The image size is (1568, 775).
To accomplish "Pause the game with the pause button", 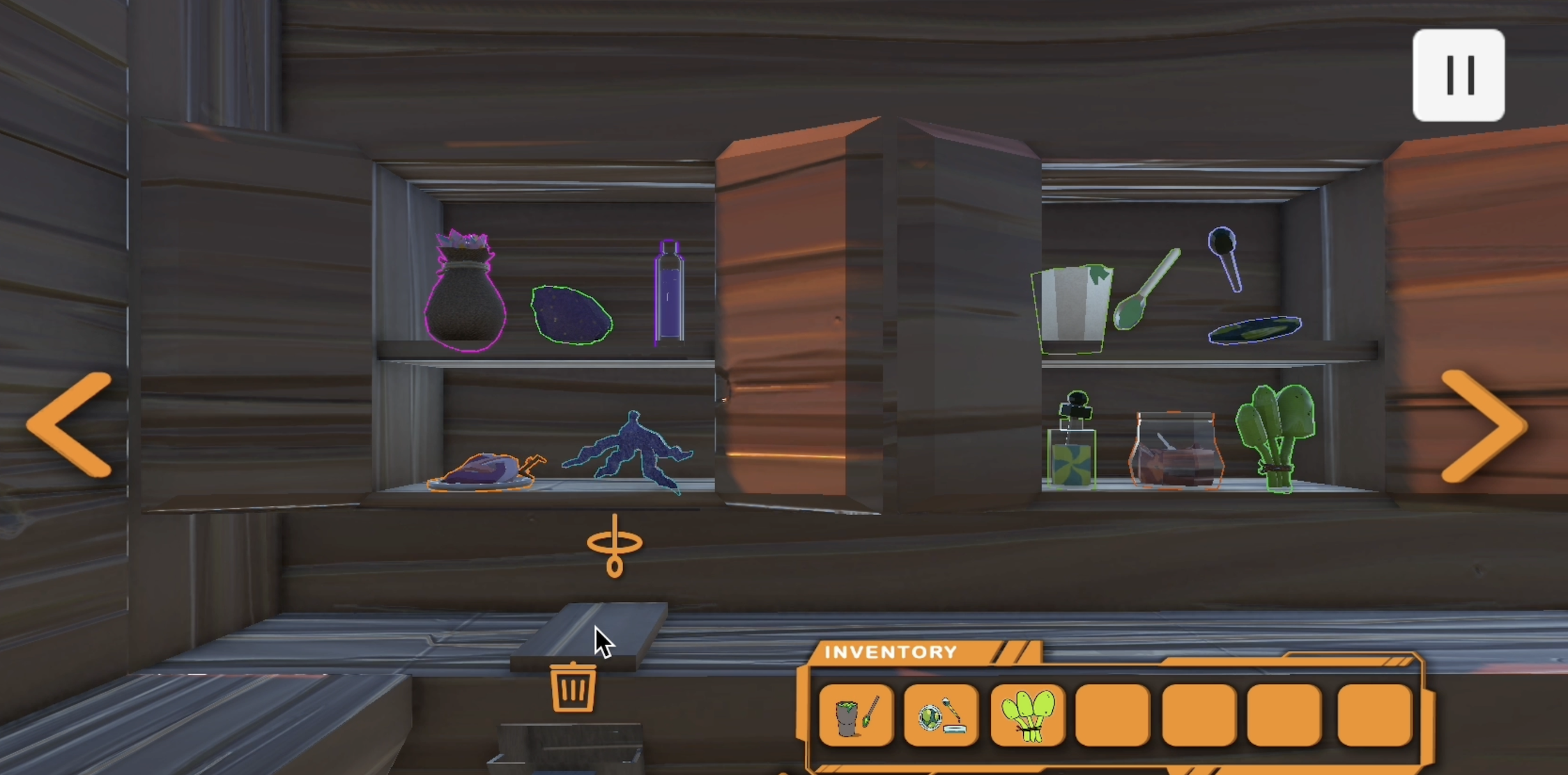I will [x=1458, y=75].
